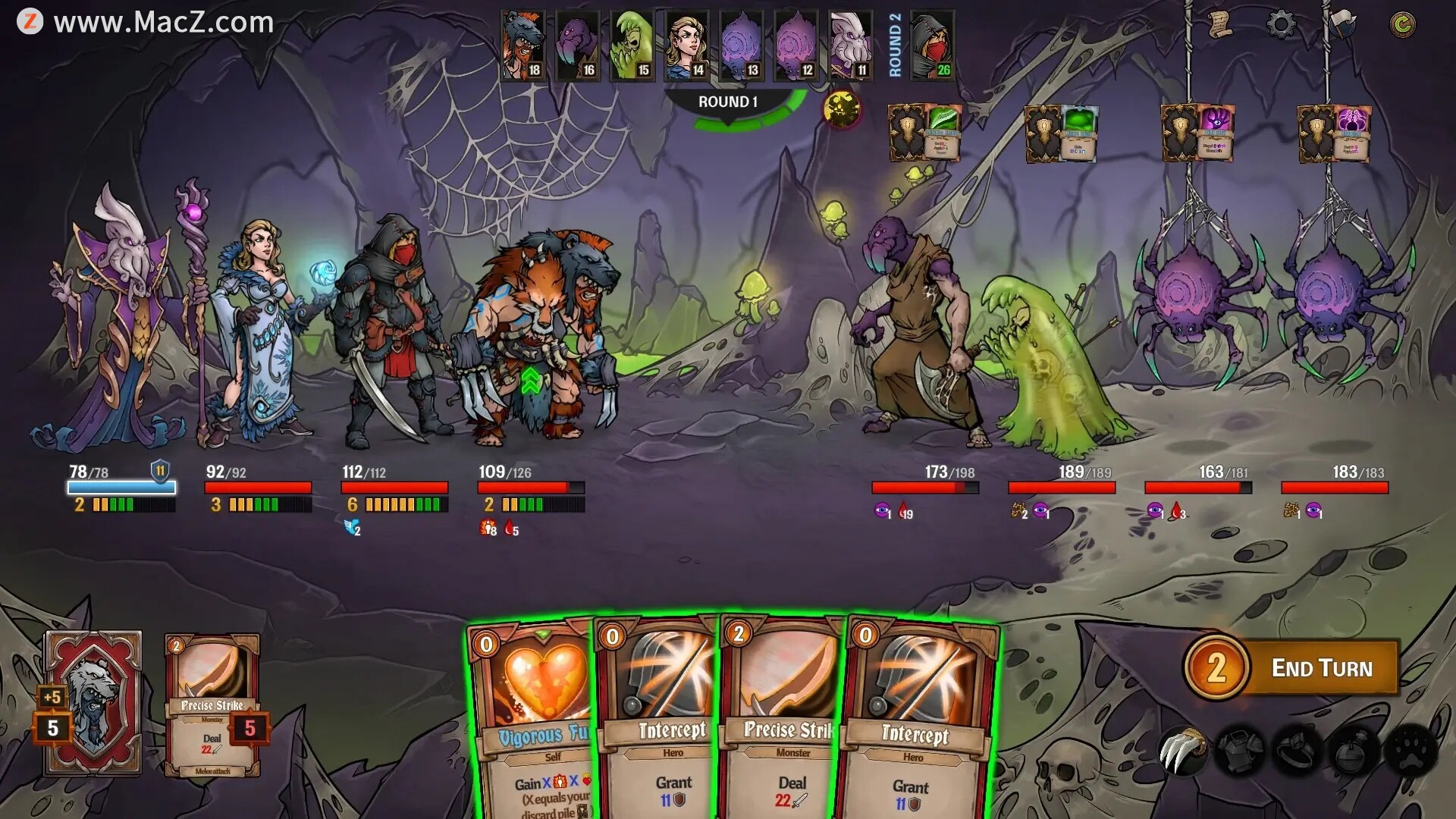Screen dimensions: 1456x819
Task: Click the white surrender flag icon
Action: 1341,24
